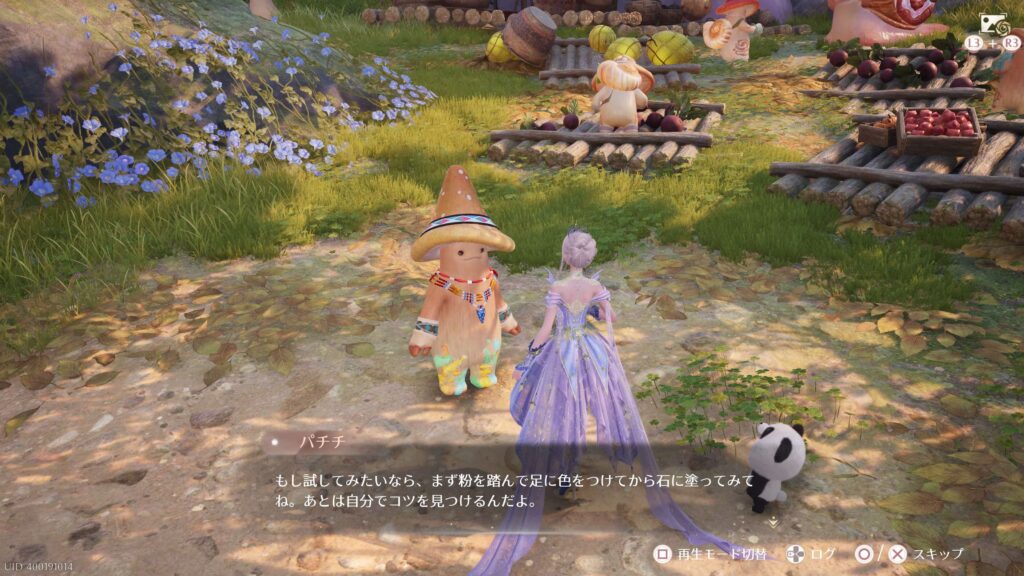Viewport: 1024px width, 576px height.
Task: Open the camera photo mode icon
Action: [x=992, y=24]
